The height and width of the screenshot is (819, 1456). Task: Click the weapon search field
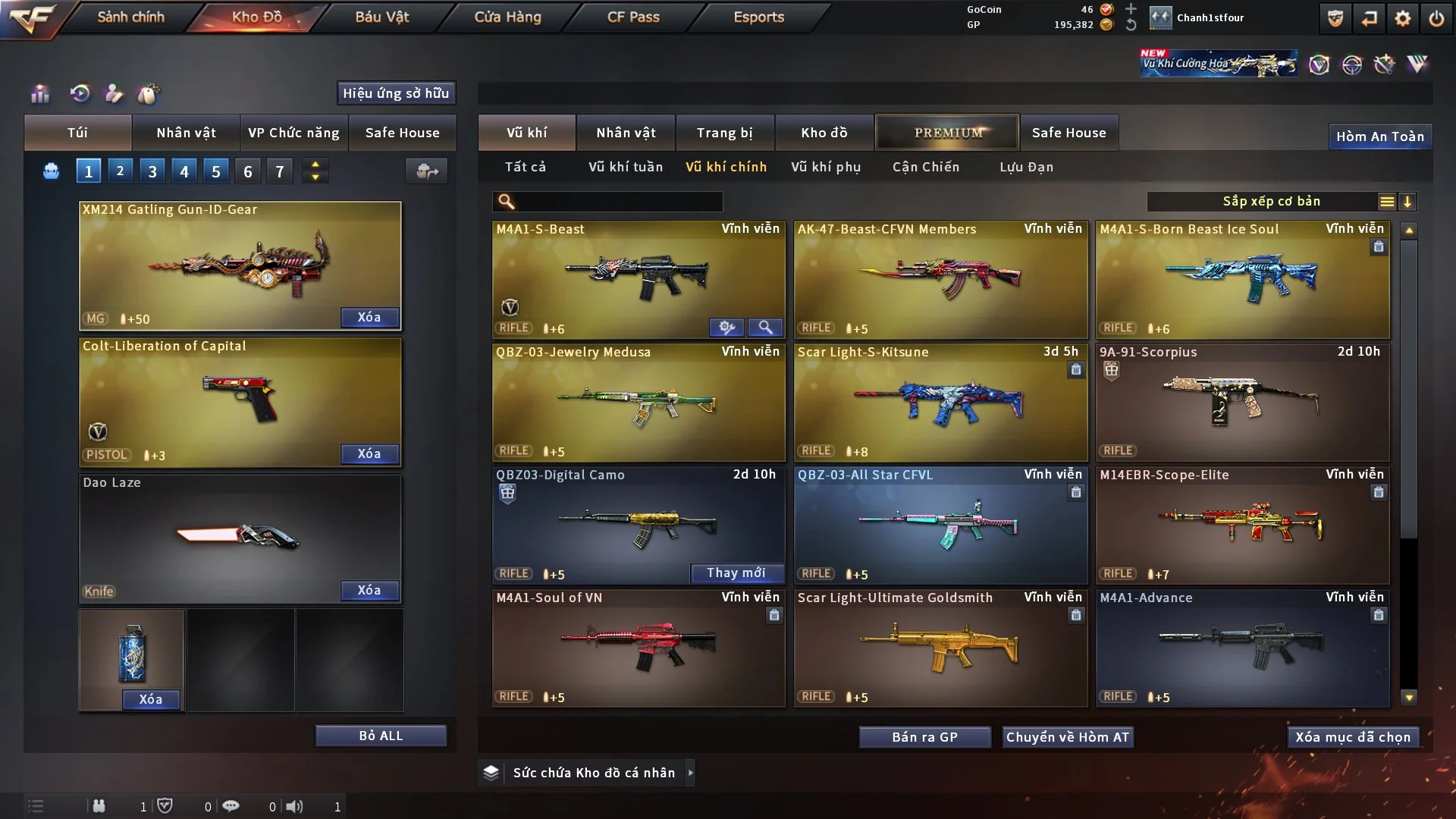[618, 202]
